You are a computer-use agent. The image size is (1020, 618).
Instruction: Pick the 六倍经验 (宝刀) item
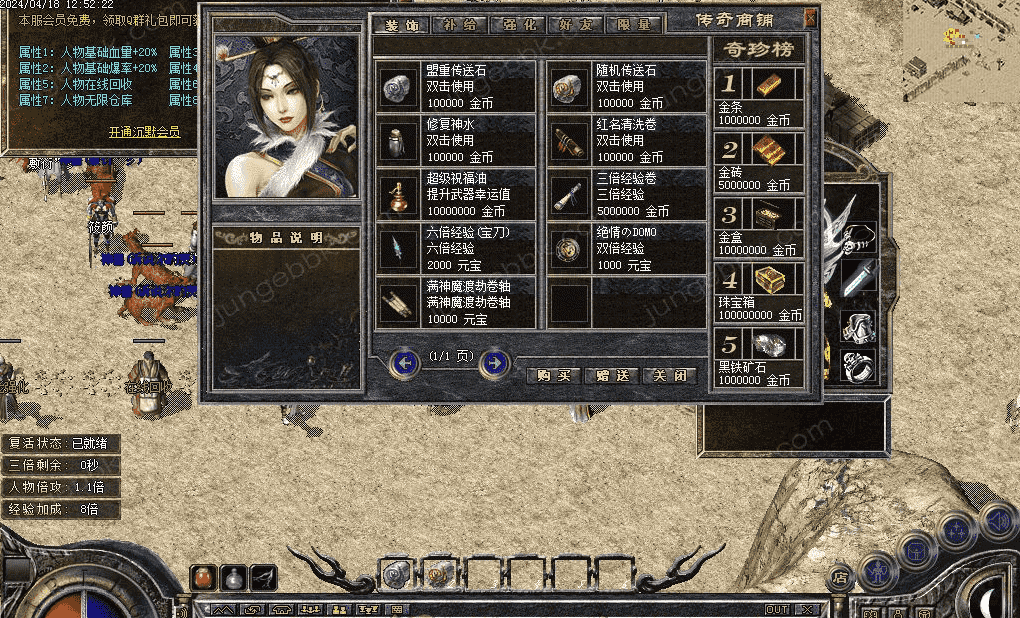click(x=457, y=249)
